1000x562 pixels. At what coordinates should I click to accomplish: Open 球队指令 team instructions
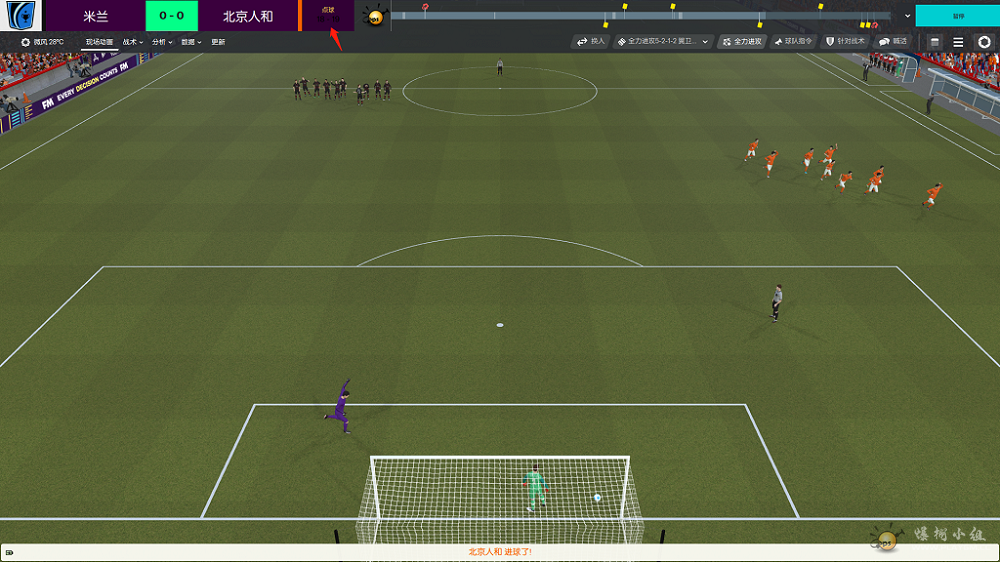pos(793,42)
